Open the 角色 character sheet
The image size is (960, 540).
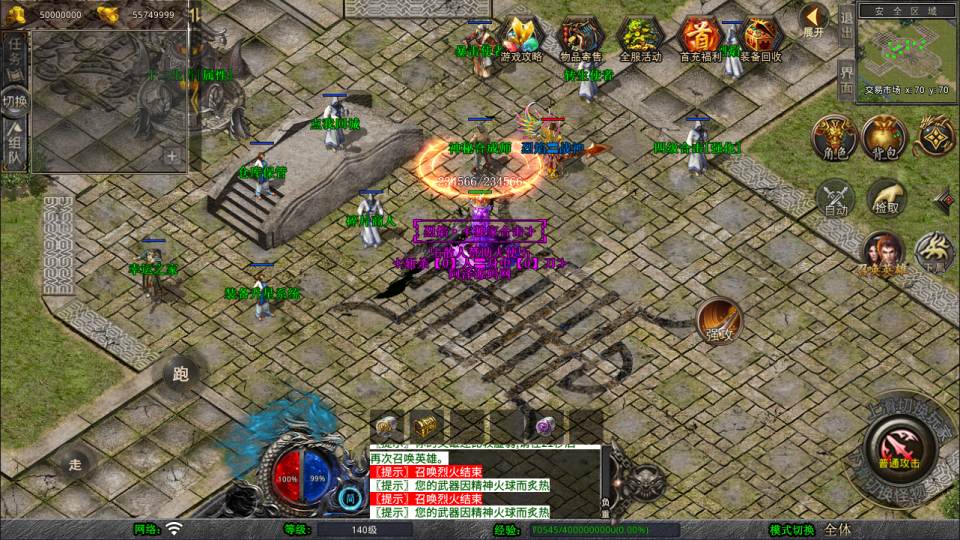click(x=833, y=137)
